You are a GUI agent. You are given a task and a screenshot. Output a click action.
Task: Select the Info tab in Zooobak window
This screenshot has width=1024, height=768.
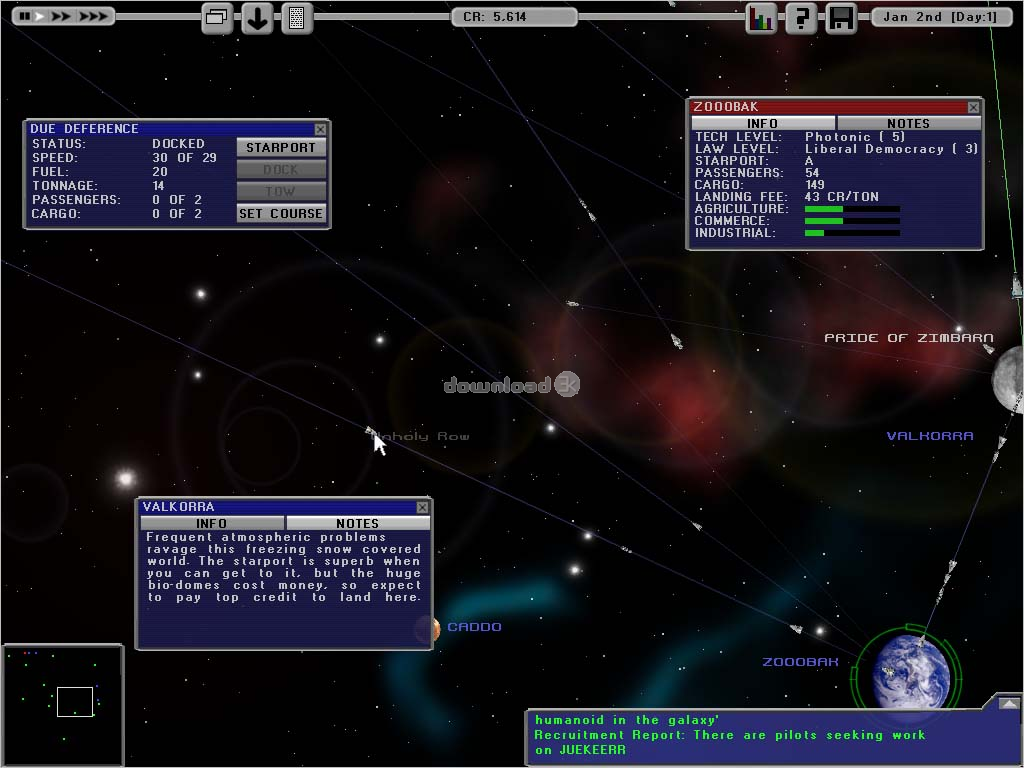[x=762, y=123]
